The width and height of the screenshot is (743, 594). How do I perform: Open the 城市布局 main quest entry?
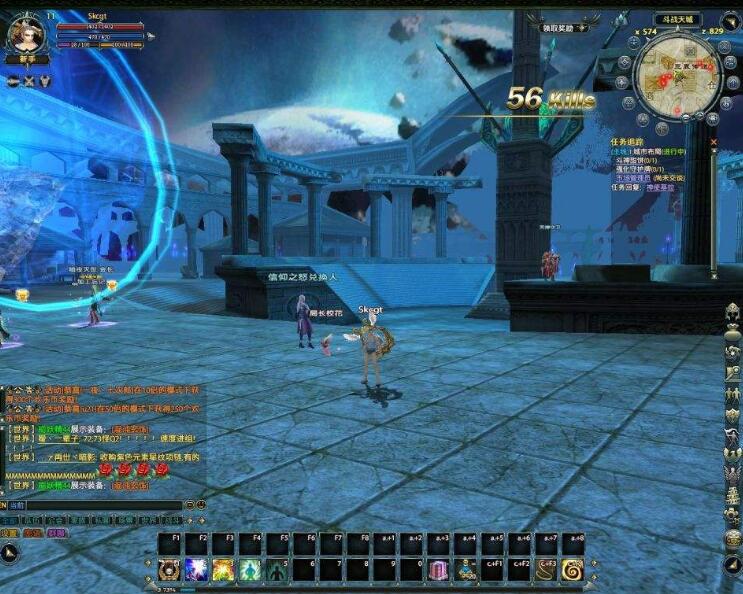tap(653, 151)
